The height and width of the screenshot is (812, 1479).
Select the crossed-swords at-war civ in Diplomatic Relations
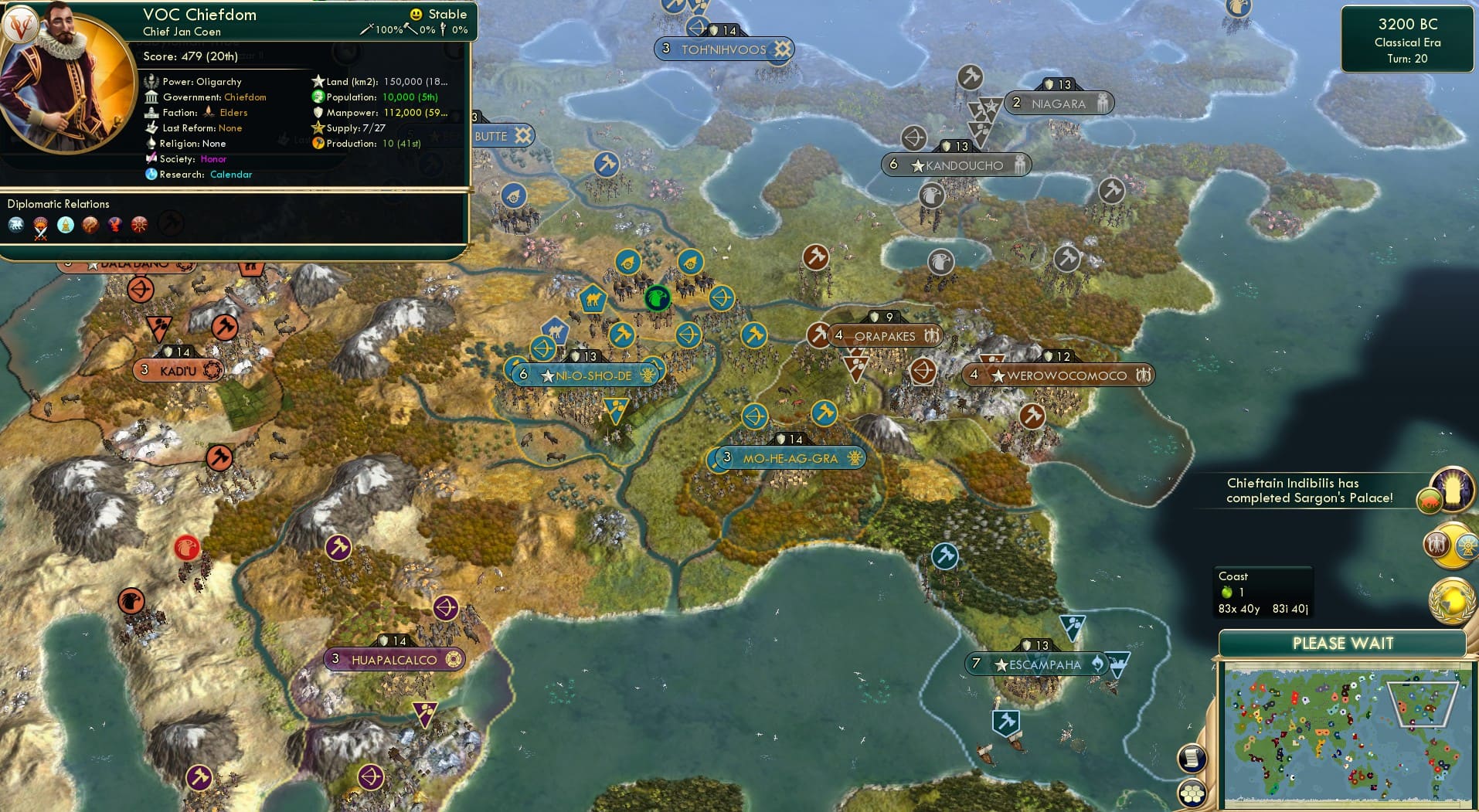tap(40, 226)
